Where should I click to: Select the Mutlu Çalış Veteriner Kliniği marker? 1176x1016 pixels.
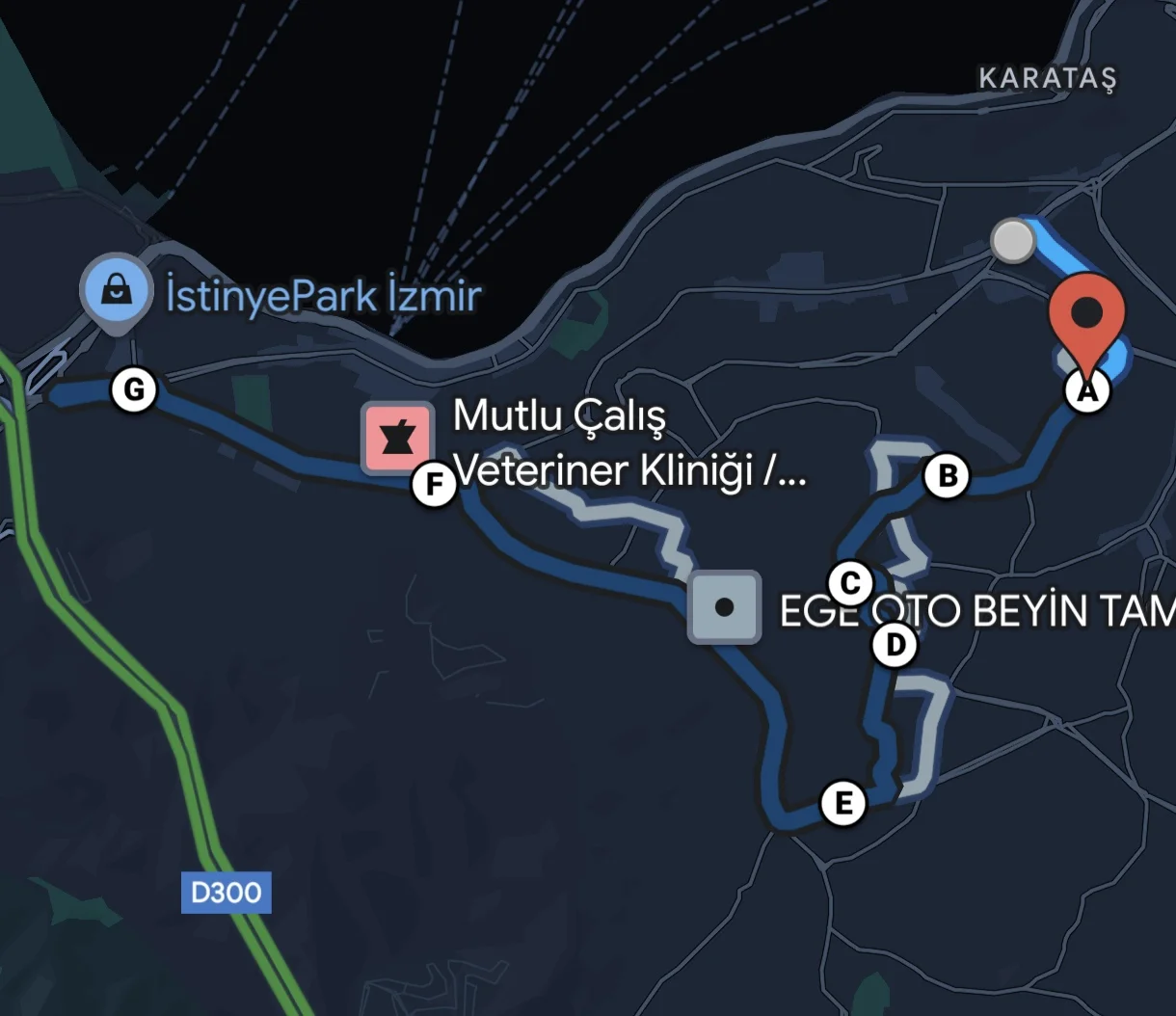point(397,440)
